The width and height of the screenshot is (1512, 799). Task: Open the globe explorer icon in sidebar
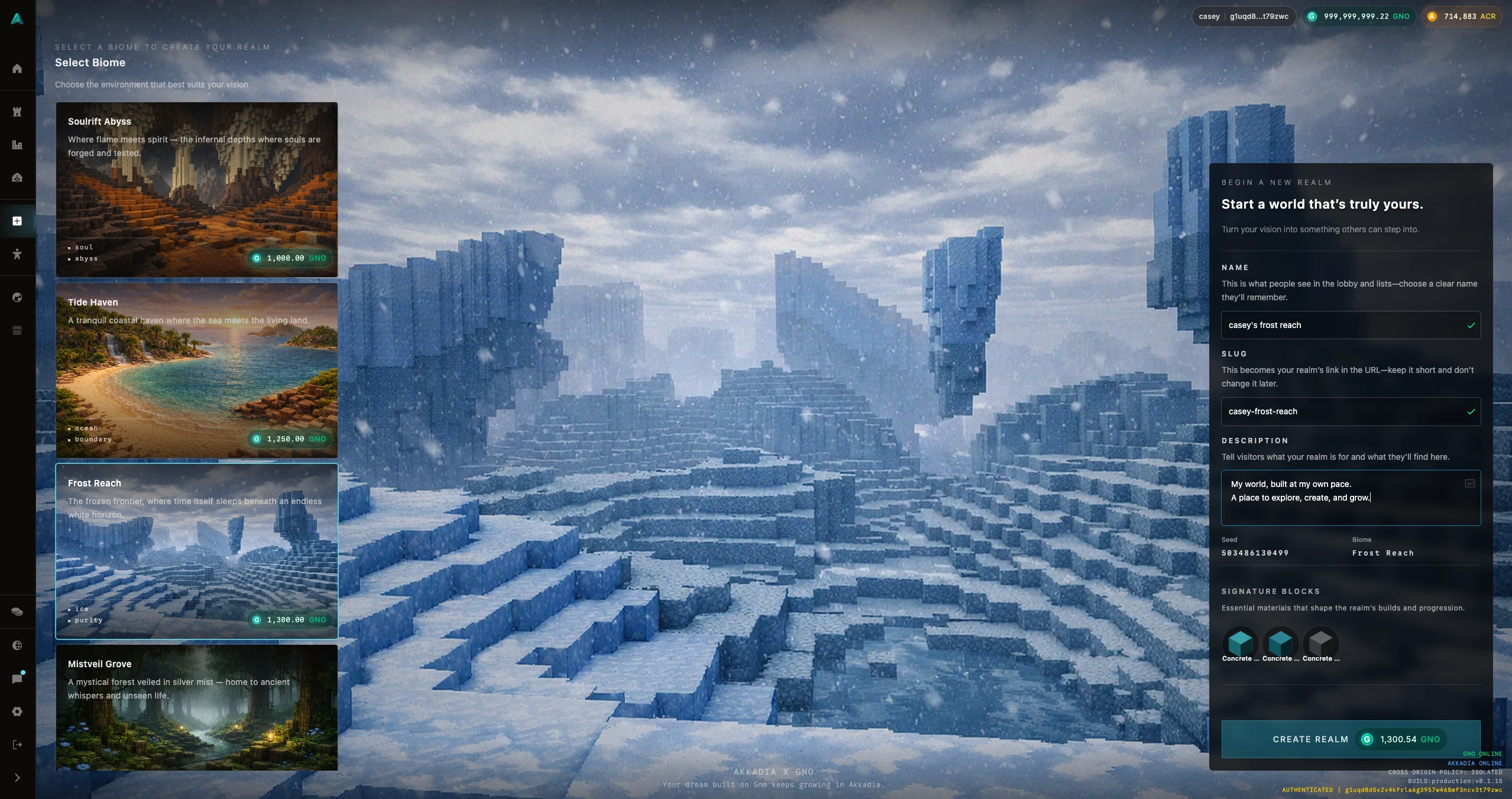[17, 297]
